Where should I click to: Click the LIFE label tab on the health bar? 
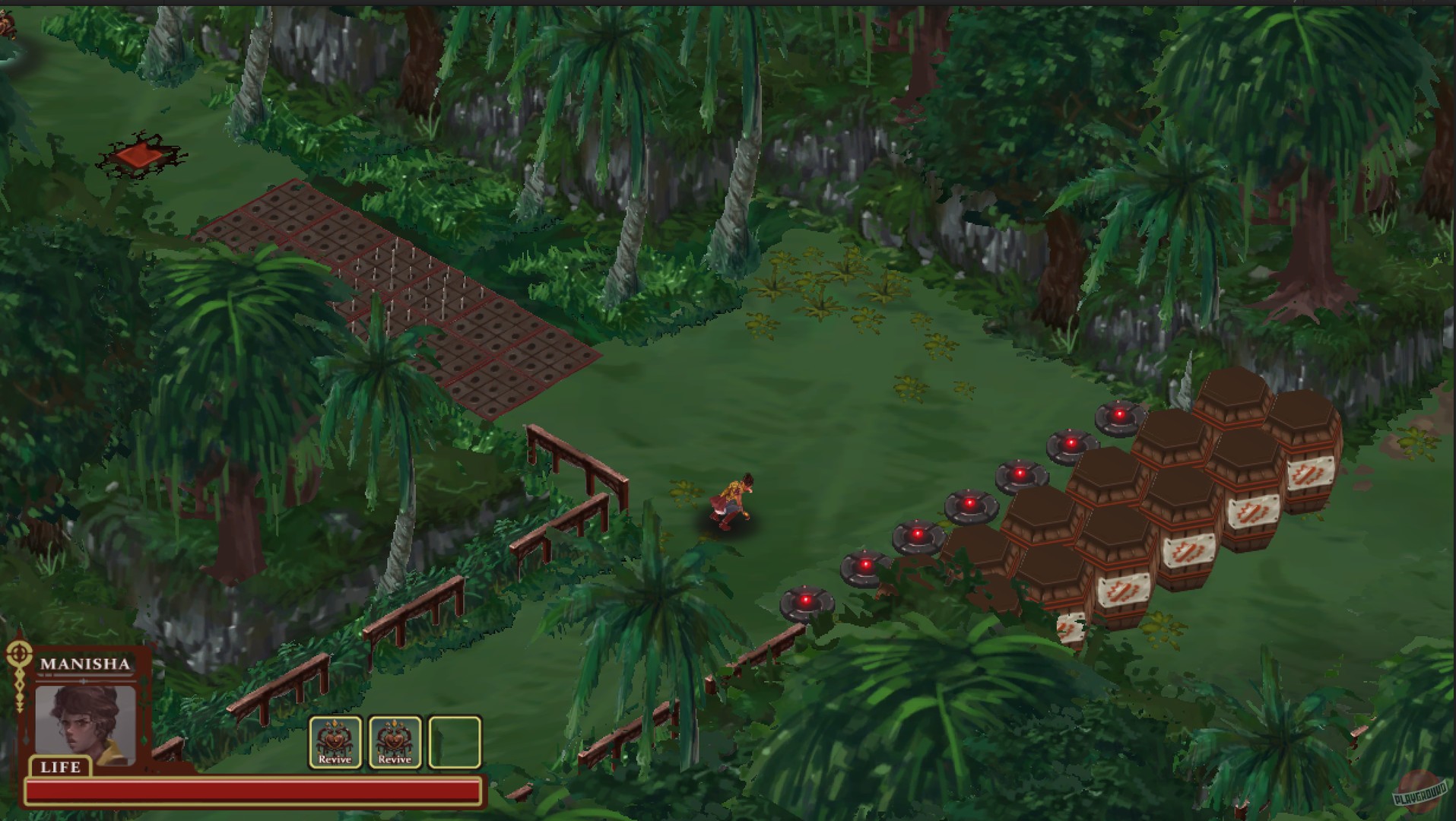click(60, 768)
